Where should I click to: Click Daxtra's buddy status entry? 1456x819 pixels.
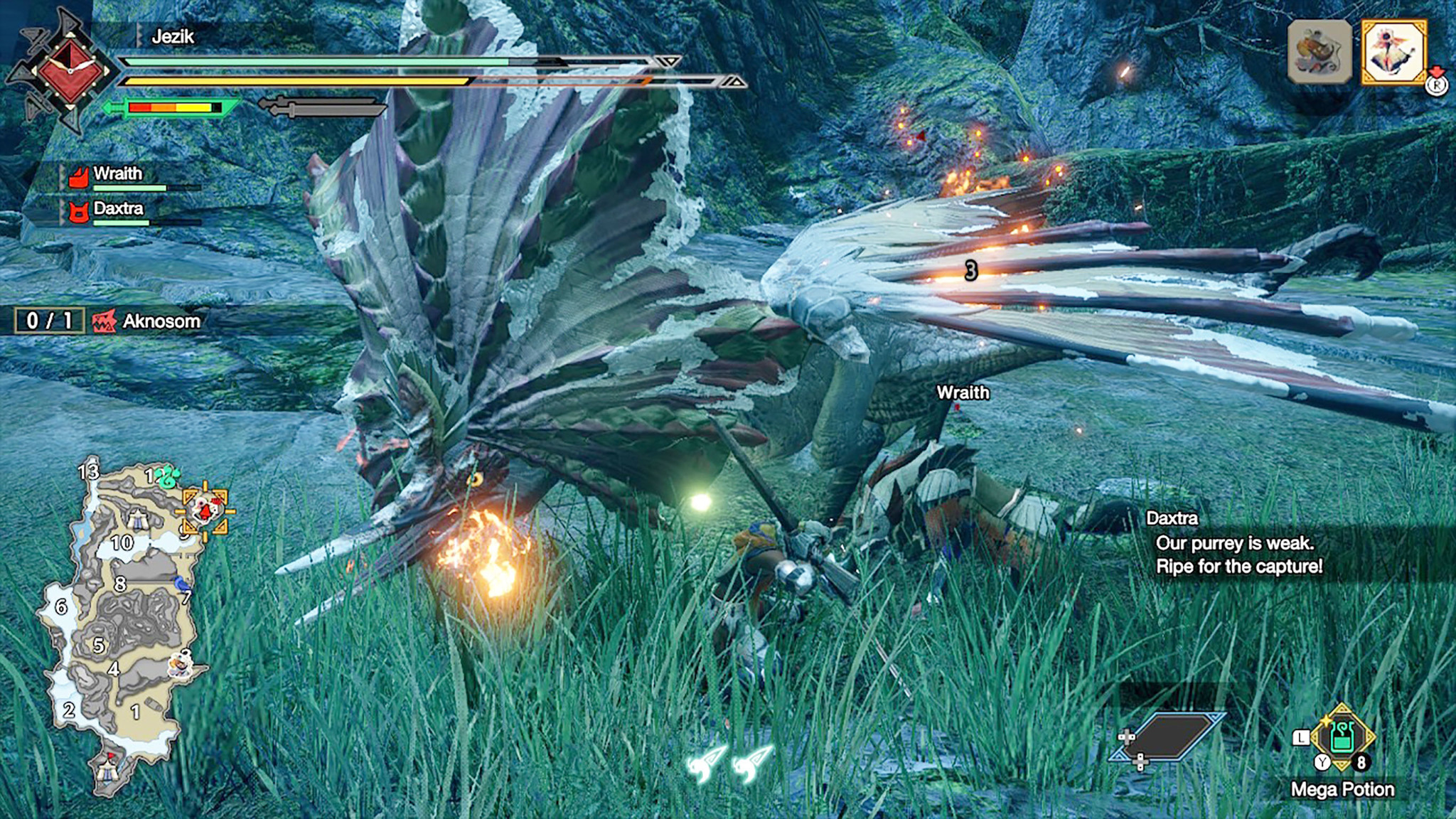(117, 210)
